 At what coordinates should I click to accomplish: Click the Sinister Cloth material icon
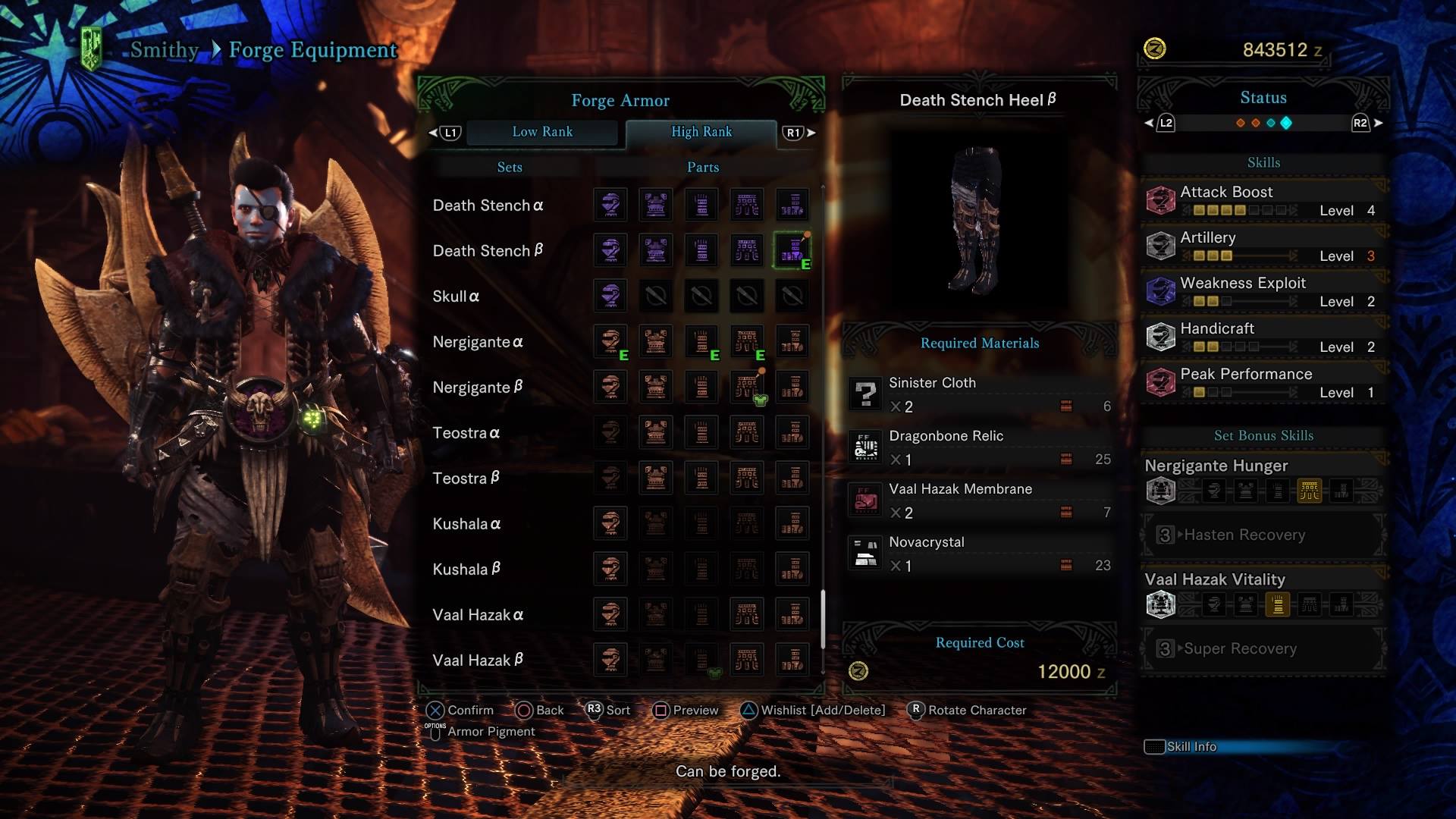[865, 393]
